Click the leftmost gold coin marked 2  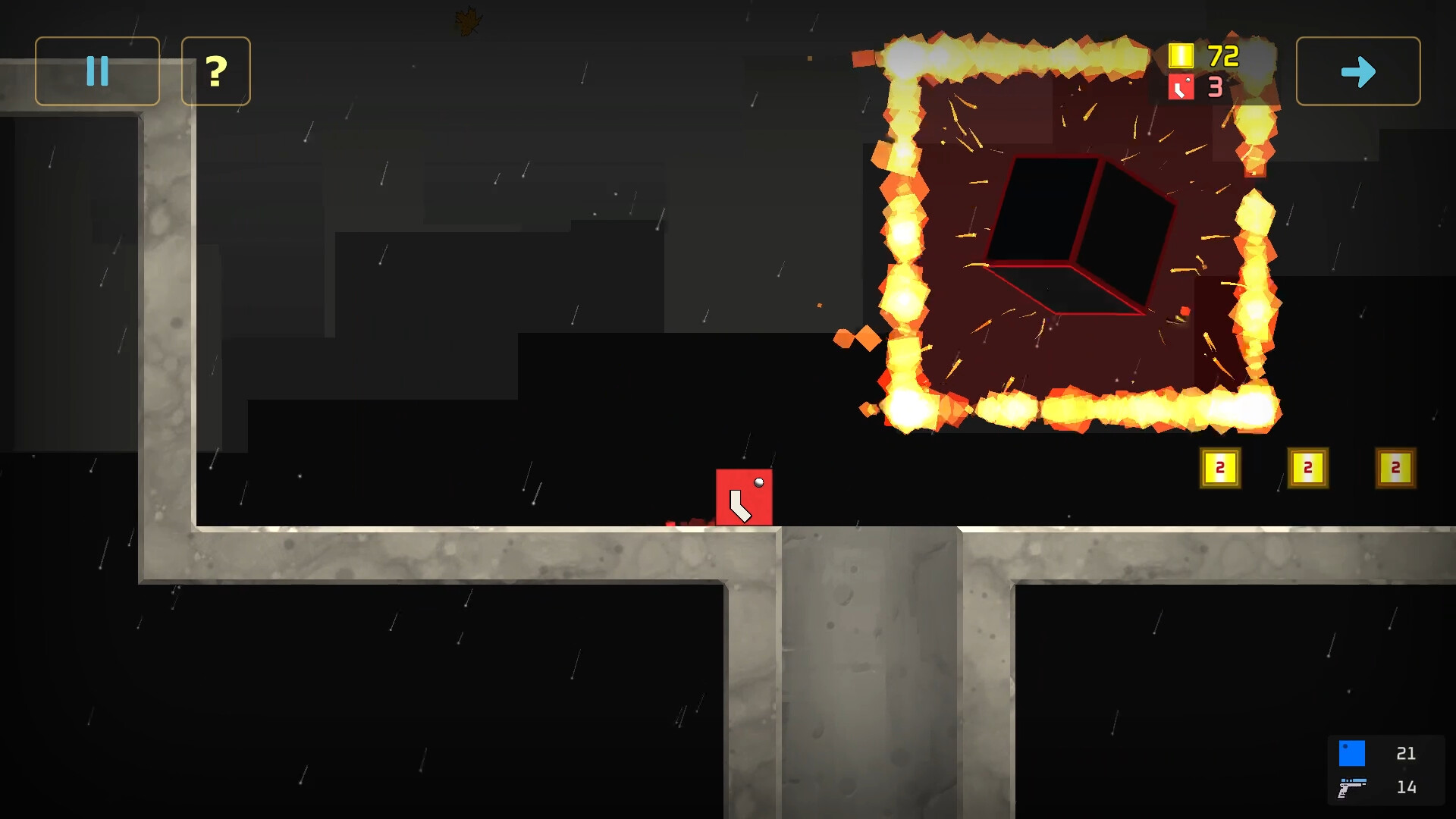tap(1221, 468)
